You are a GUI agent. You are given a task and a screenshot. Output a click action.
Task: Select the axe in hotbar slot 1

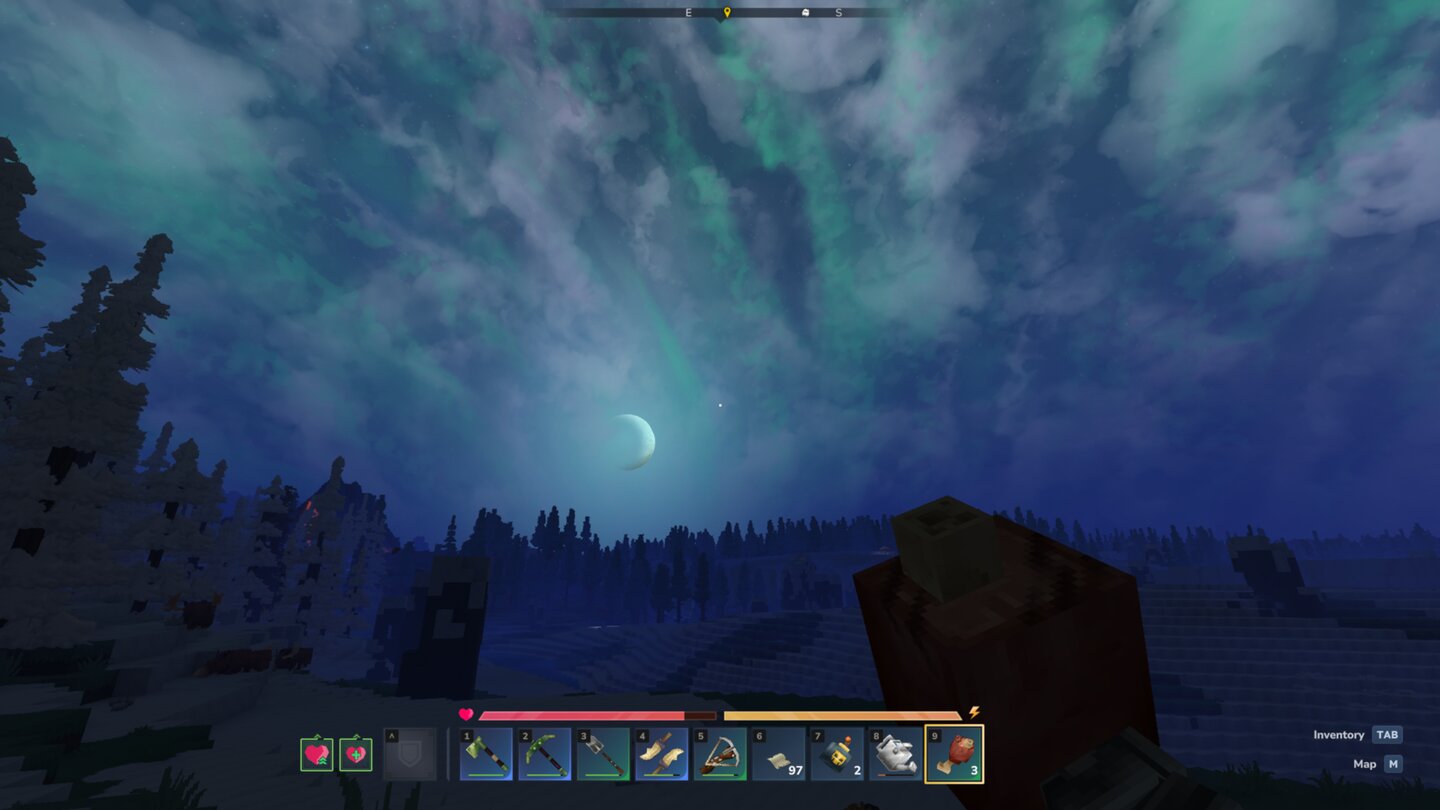486,757
